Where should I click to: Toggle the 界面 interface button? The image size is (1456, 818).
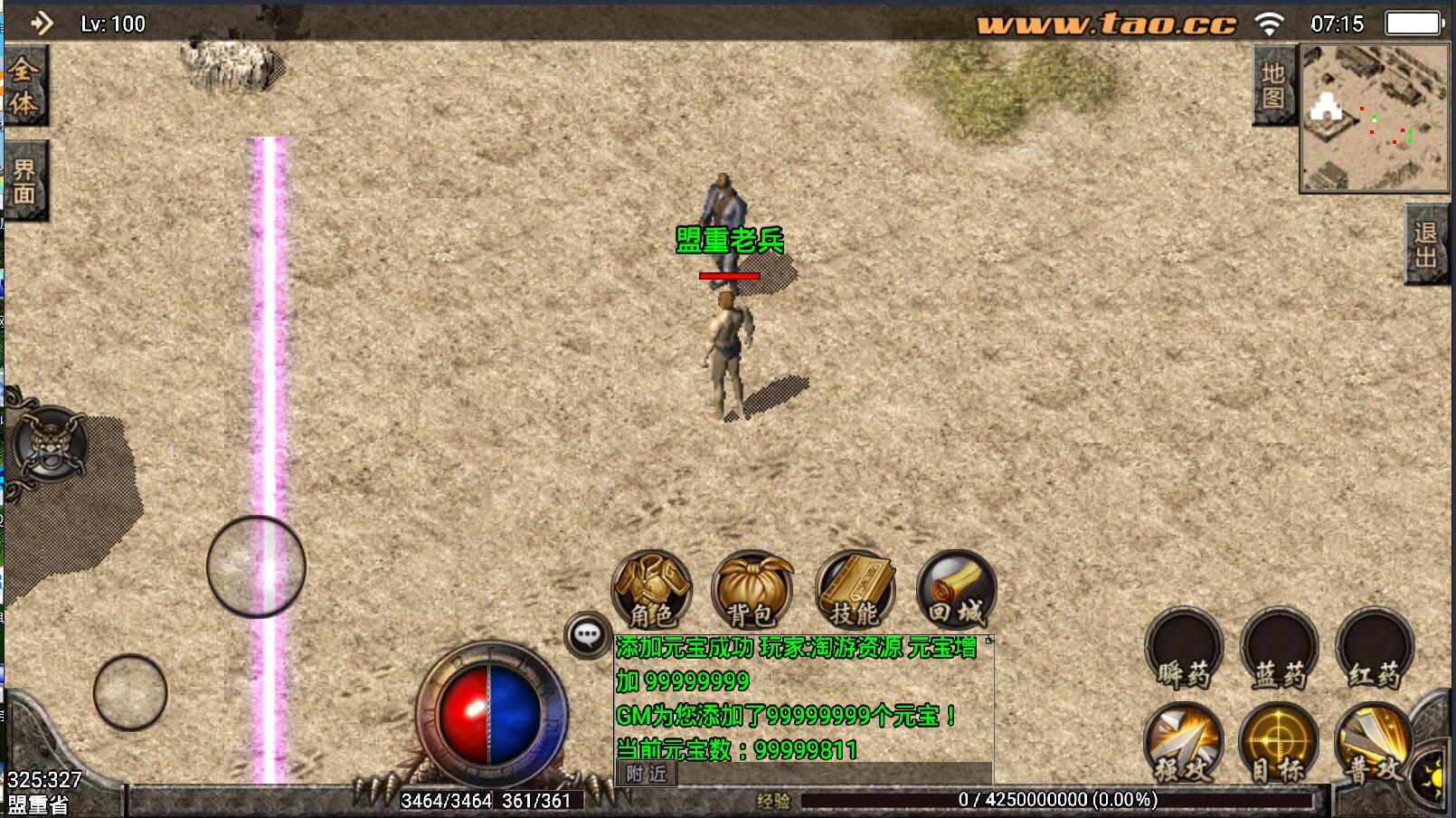[x=24, y=181]
